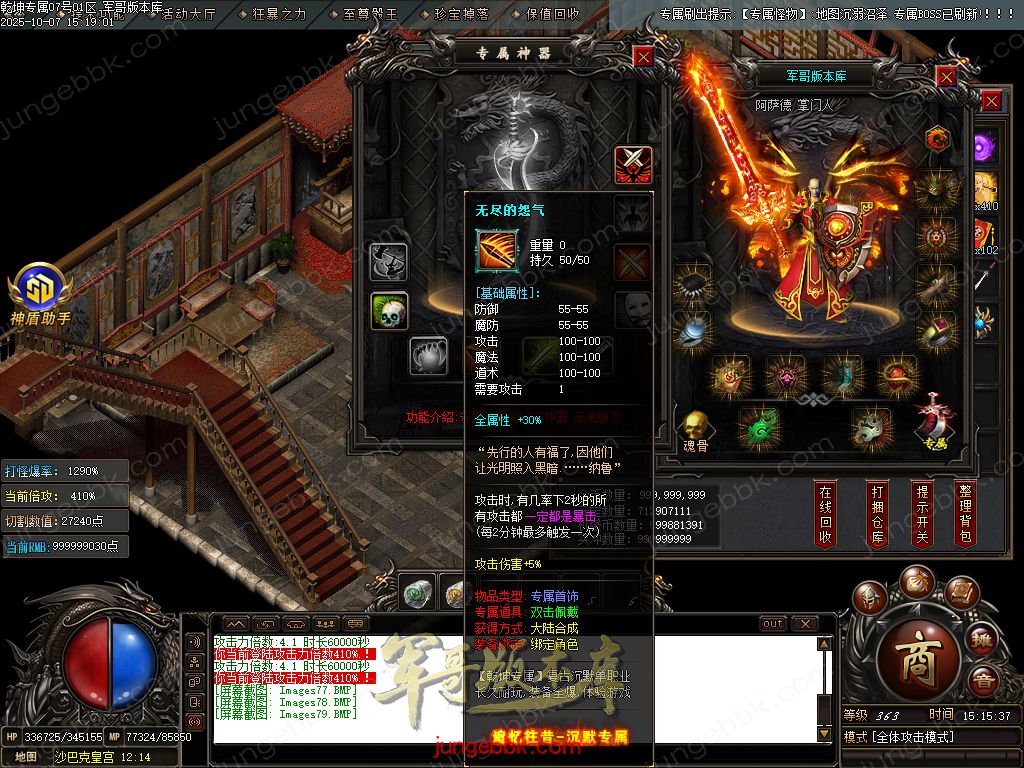Select the red ruby ring equipment slot
1024x768 pixels.
coord(937,331)
